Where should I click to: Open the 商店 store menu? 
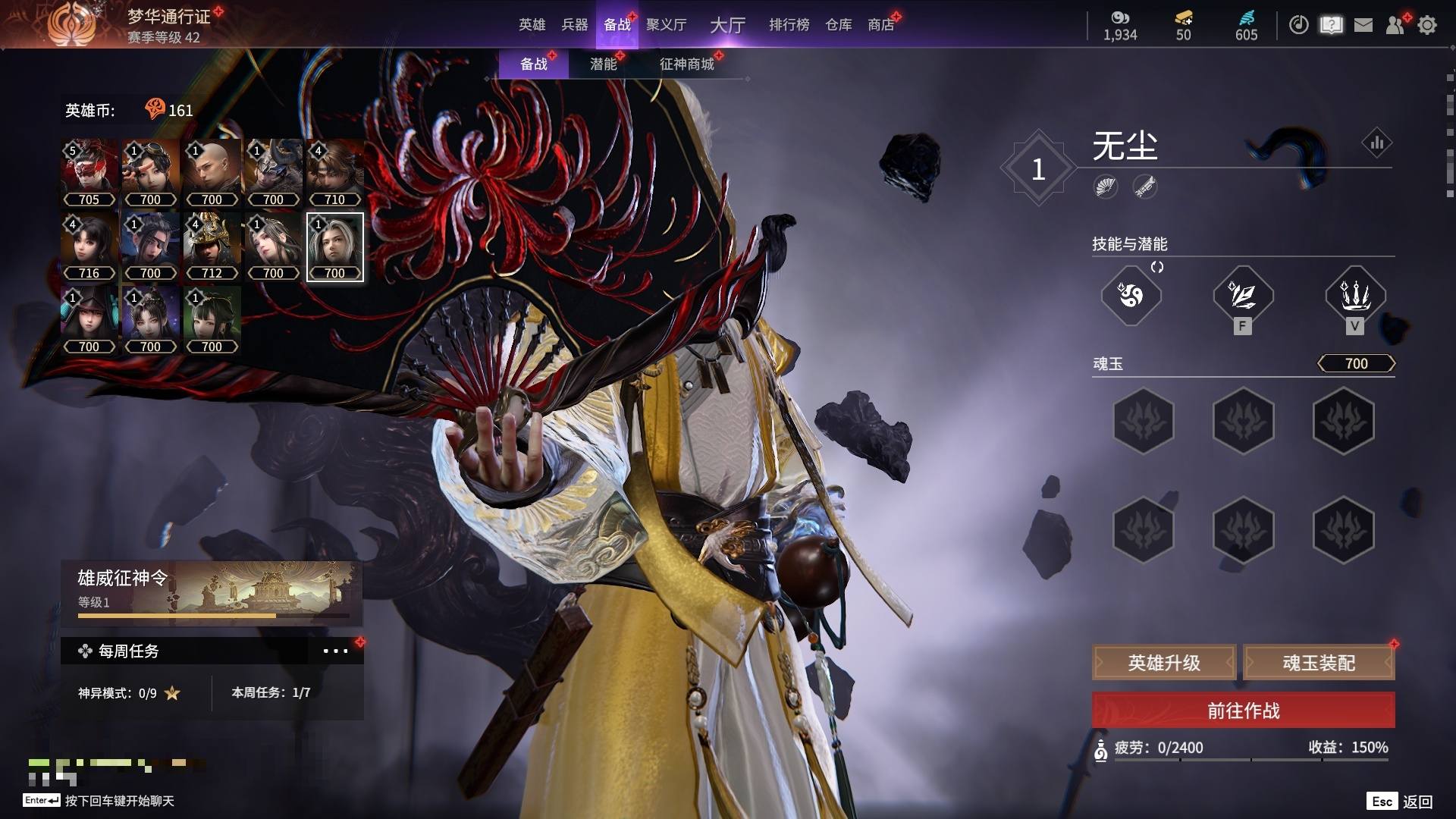(880, 25)
